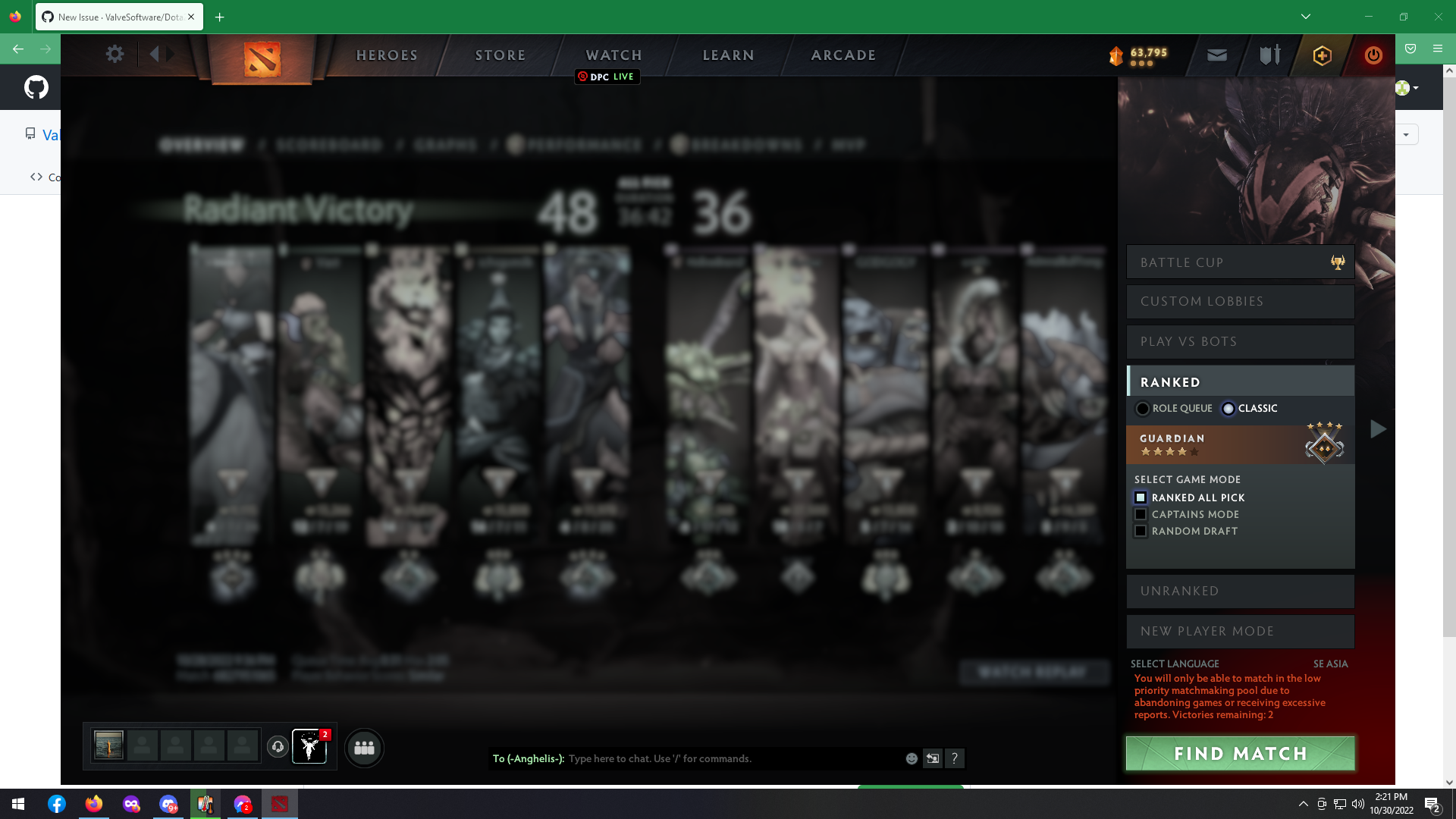Click the Dota Plus hexagon icon
Viewport: 1456px width, 819px height.
1321,55
